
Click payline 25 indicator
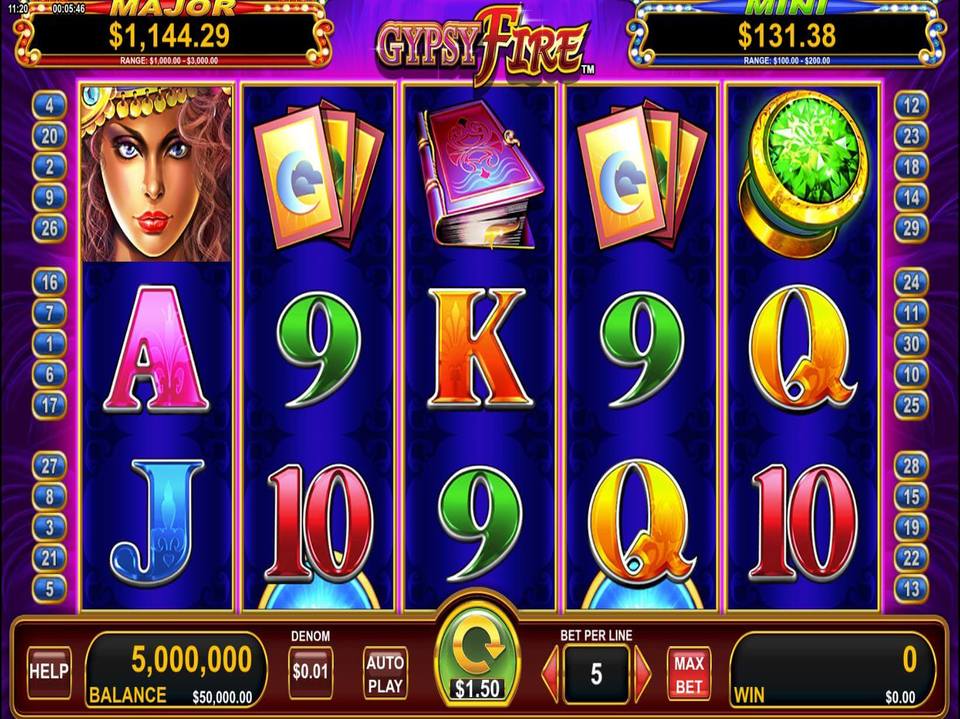(x=911, y=405)
